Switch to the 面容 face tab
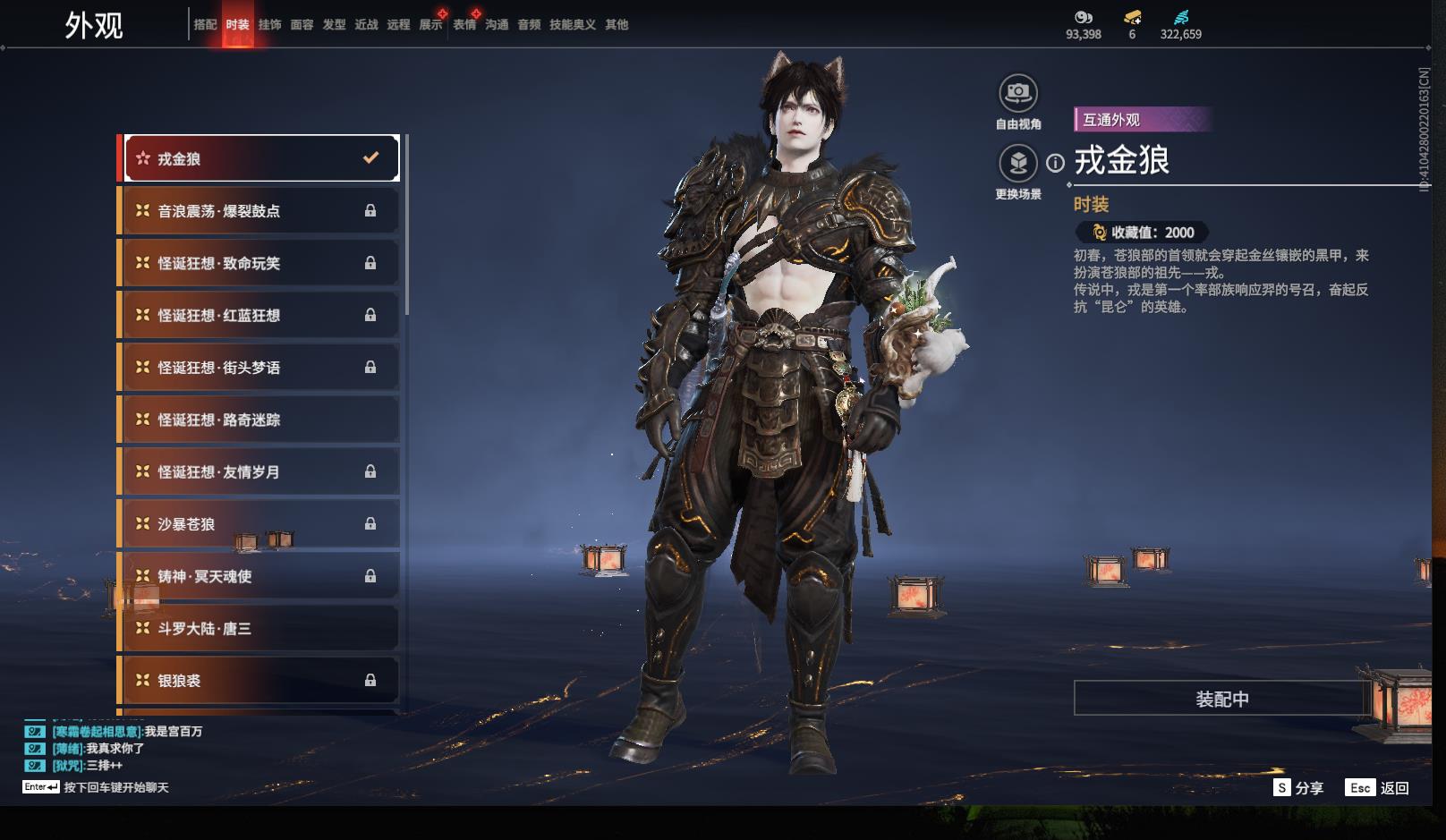Viewport: 1446px width, 840px height. pos(302,25)
